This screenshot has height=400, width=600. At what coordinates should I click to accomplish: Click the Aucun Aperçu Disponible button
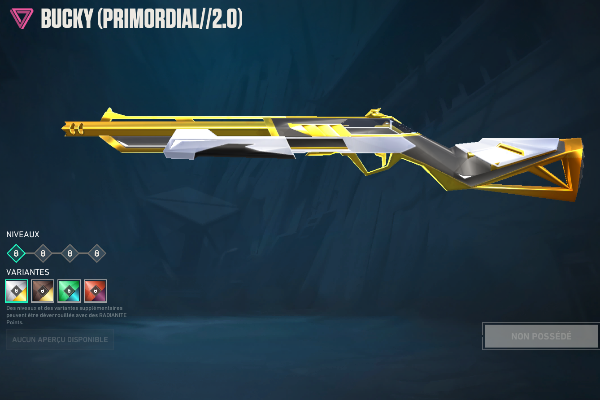click(59, 341)
